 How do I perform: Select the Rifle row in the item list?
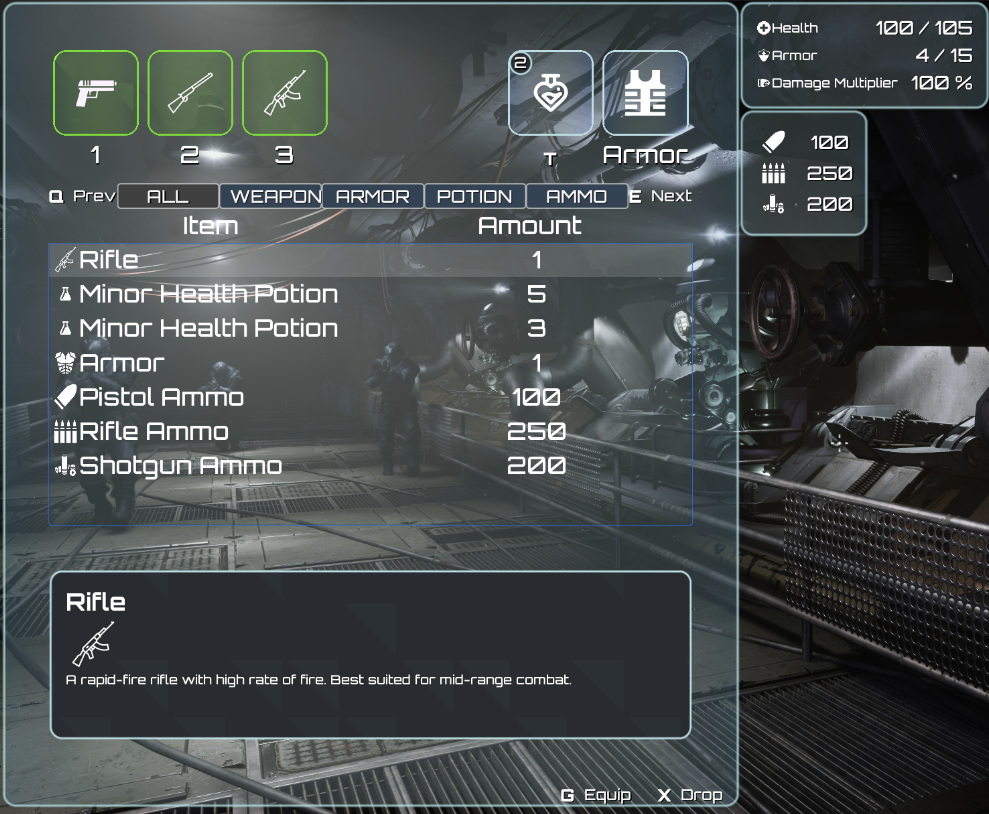point(370,260)
